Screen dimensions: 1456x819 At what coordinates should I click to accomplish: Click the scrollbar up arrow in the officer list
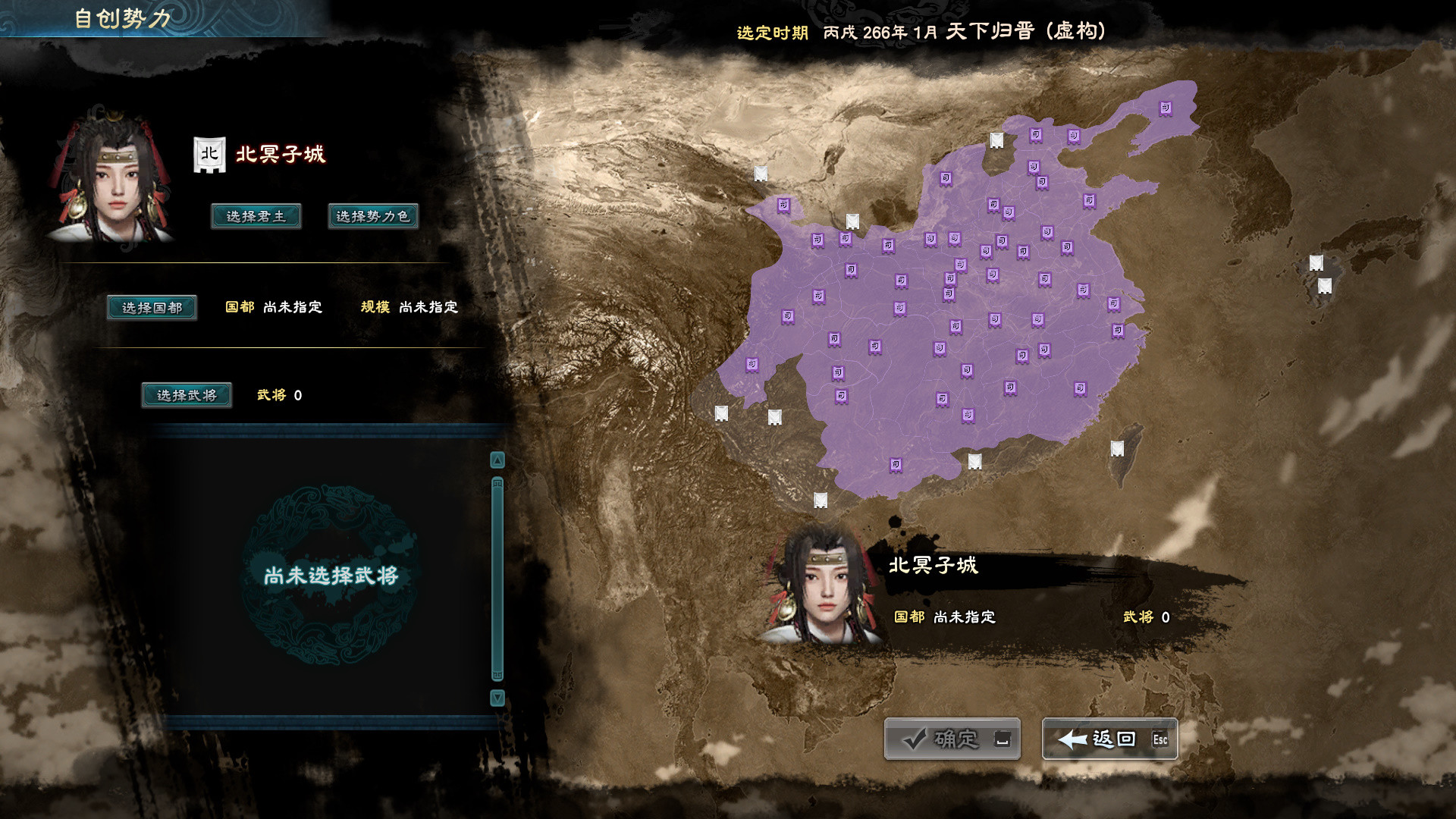click(497, 460)
